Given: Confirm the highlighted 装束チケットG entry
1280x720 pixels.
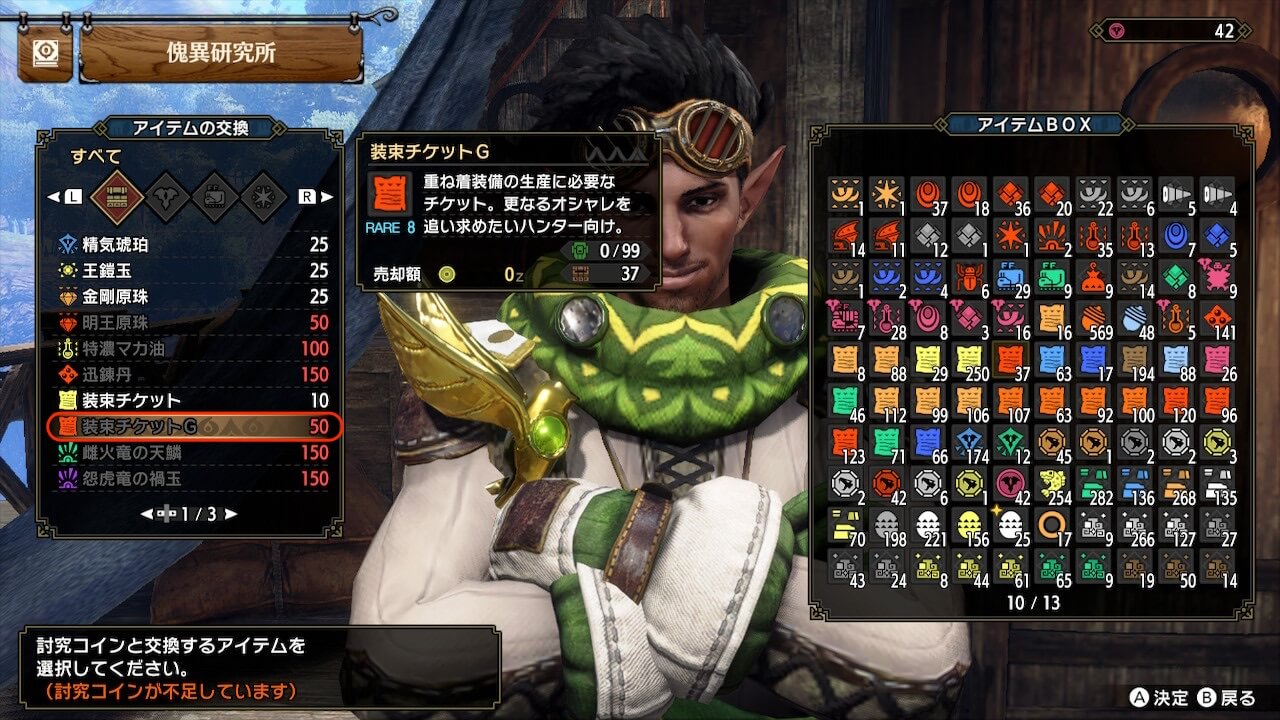Looking at the screenshot, I should pyautogui.click(x=190, y=427).
